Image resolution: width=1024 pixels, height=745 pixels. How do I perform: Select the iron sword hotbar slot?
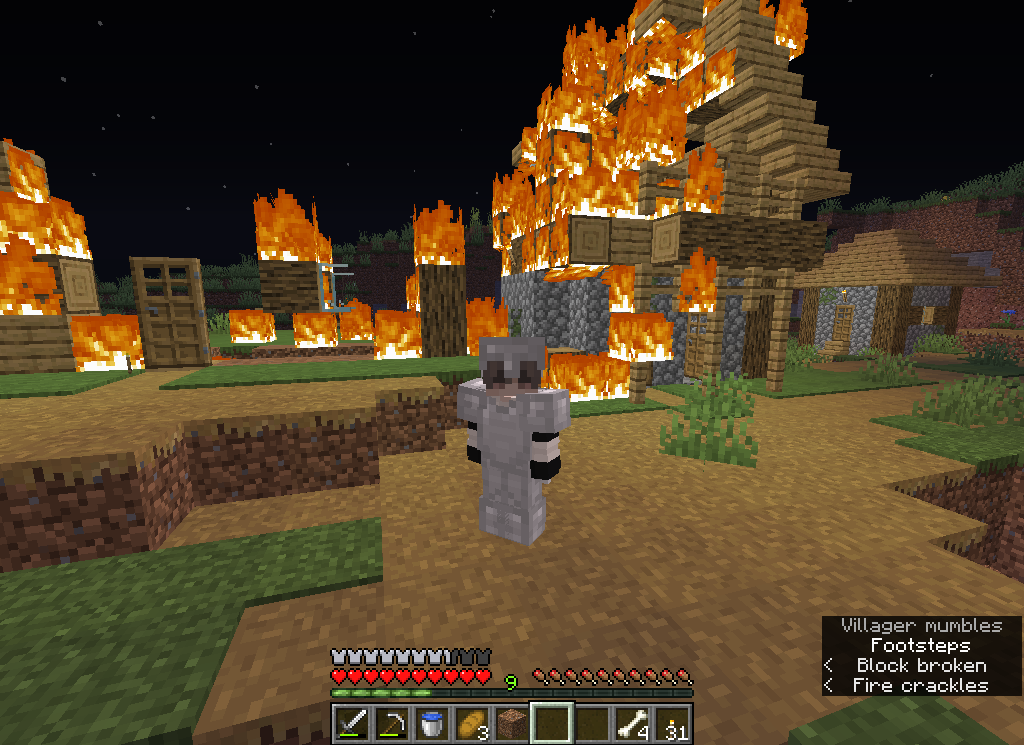(x=352, y=722)
